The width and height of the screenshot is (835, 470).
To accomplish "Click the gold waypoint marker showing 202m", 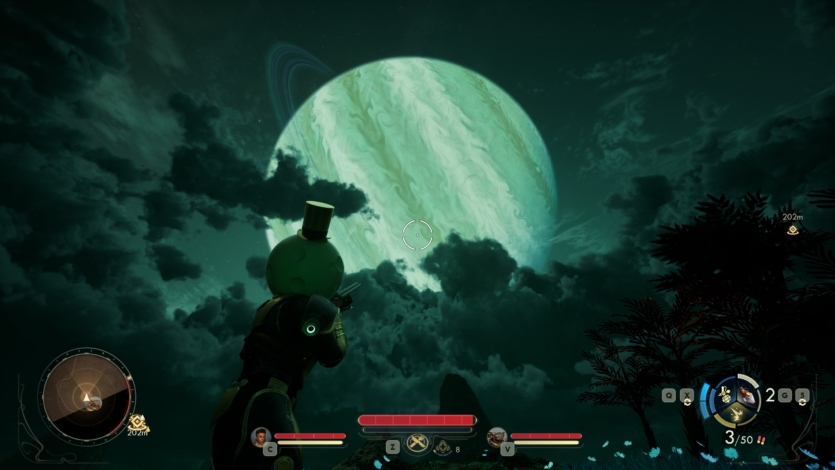I will 792,229.
